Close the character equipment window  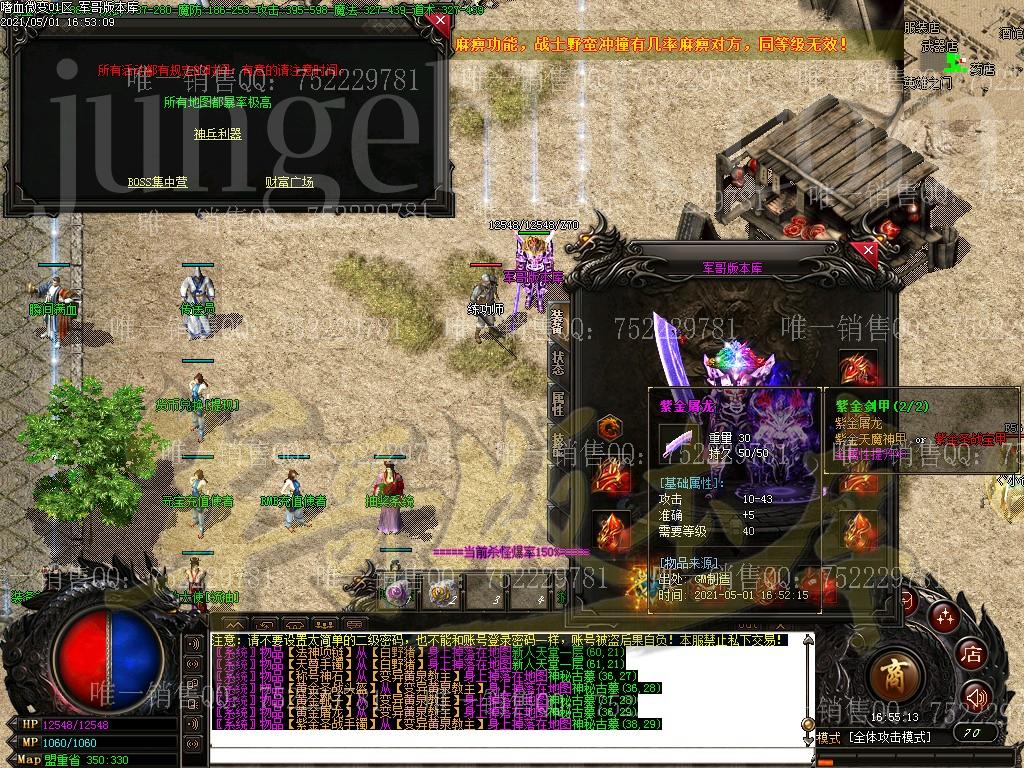(x=868, y=250)
